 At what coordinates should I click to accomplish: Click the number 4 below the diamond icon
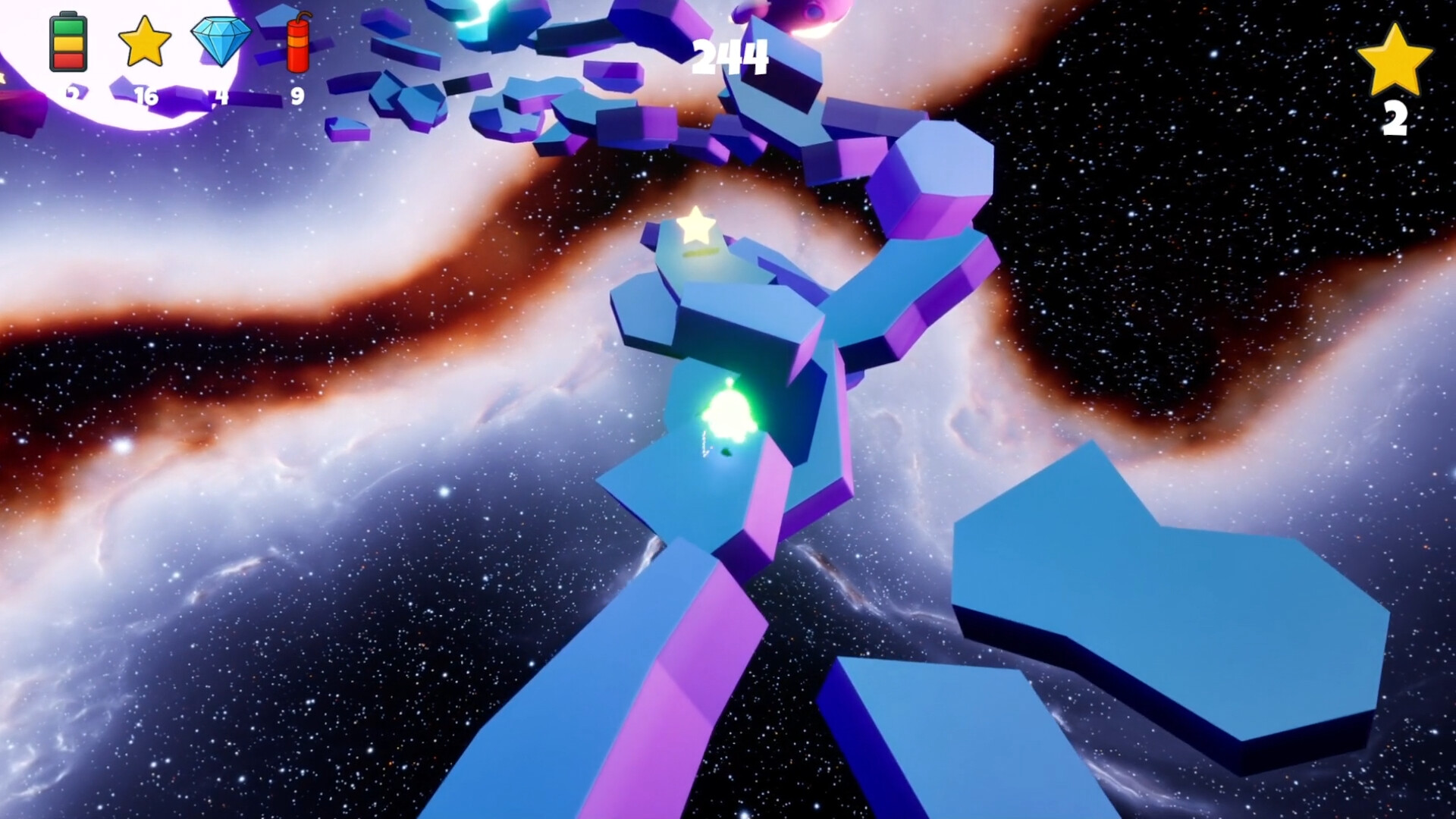coord(221,97)
